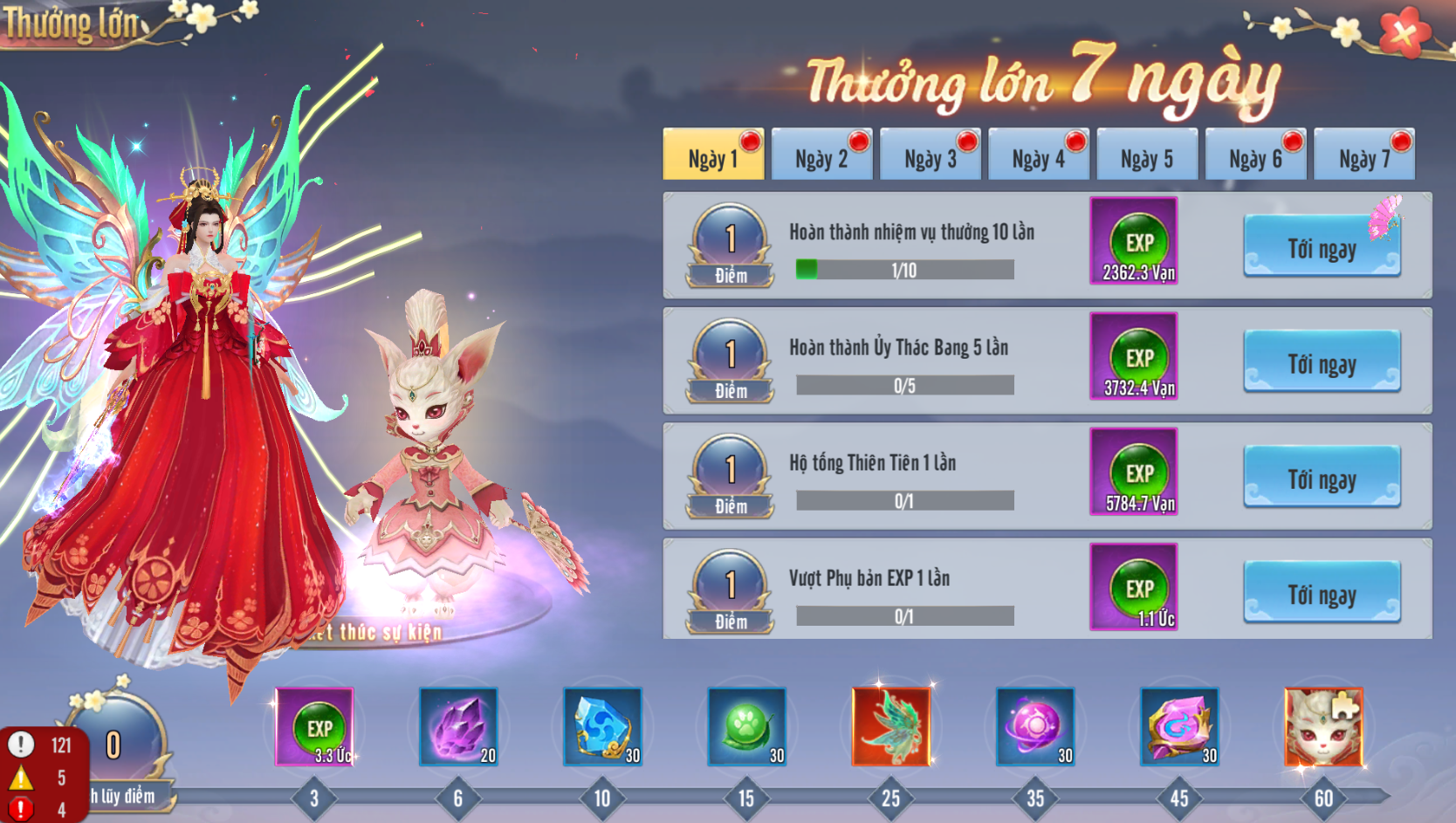This screenshot has width=1456, height=823.
Task: Open the Ngày 7 tab
Action: click(x=1363, y=154)
